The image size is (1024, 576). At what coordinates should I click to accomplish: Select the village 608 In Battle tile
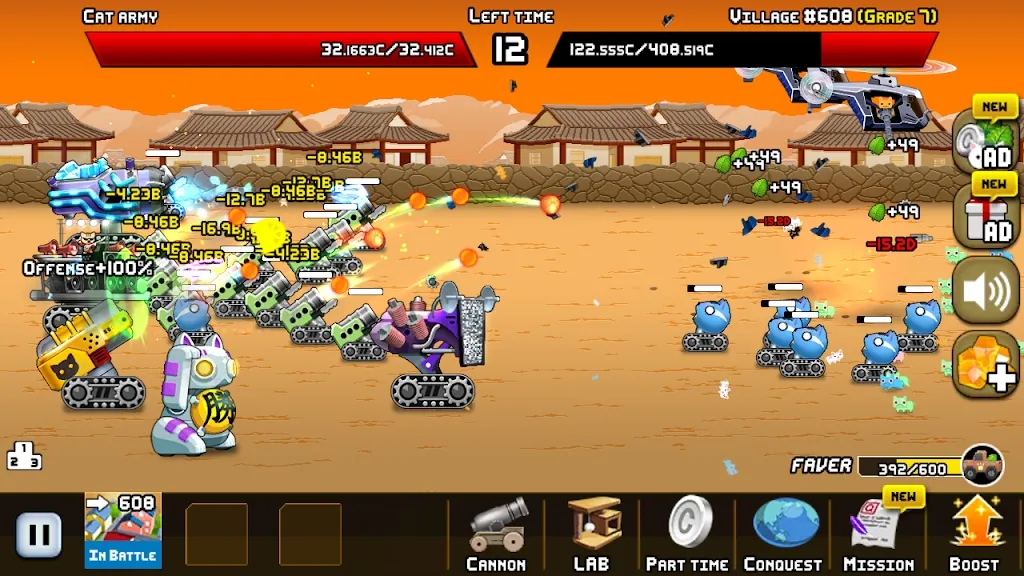pyautogui.click(x=123, y=531)
